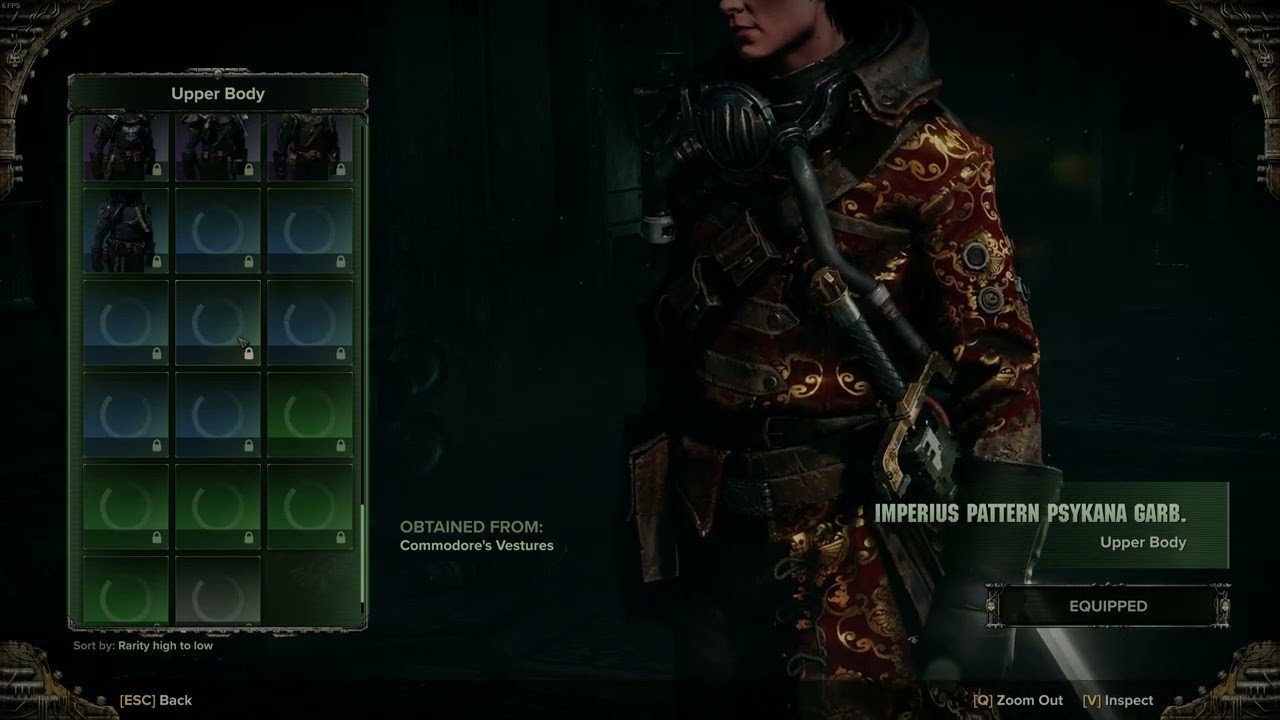Select the grey loading cosmetic slot
1280x720 pixels.
218,592
